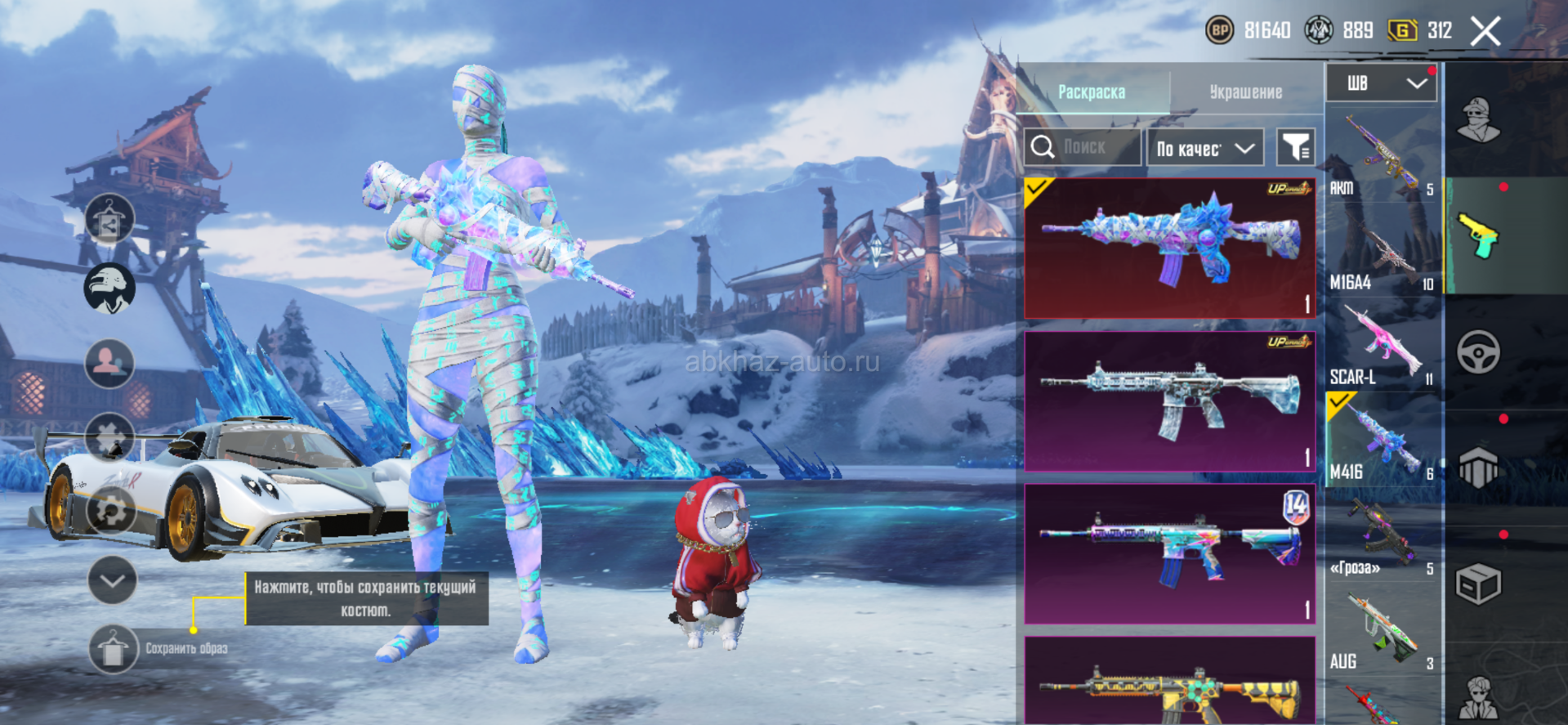This screenshot has width=1568, height=725.
Task: Expand the ШВ weapon type dropdown
Action: [1381, 83]
